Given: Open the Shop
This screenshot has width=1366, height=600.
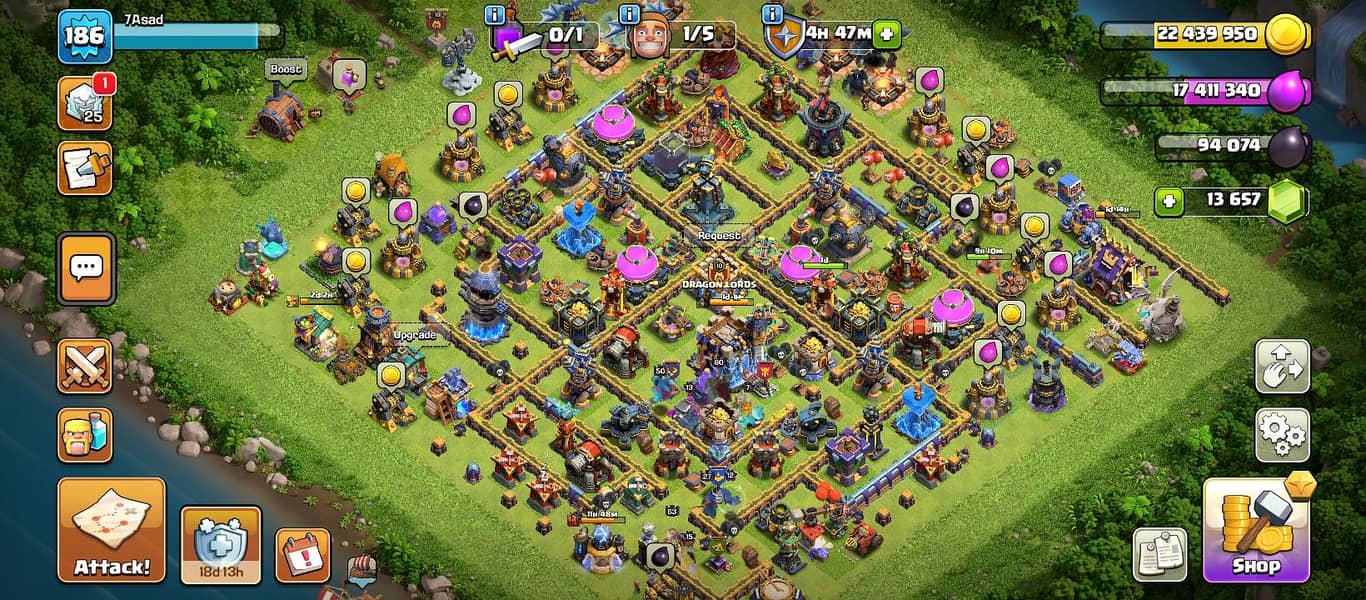Looking at the screenshot, I should pyautogui.click(x=1255, y=530).
